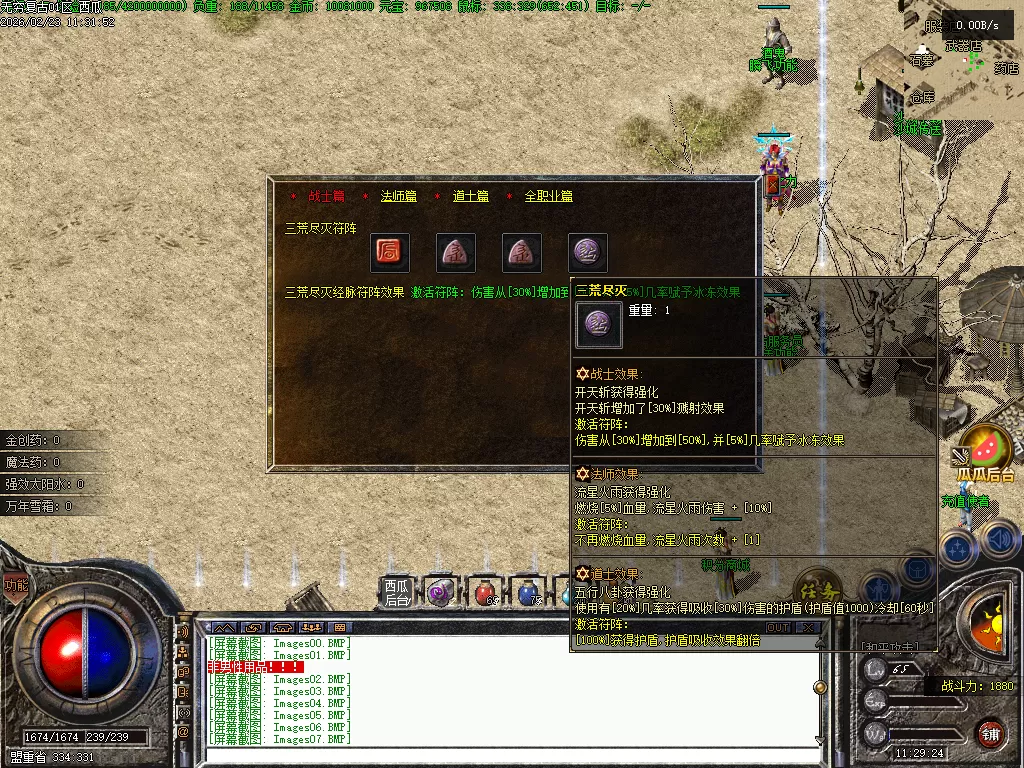
Task: Select the first chat channel tab icon
Action: (222, 628)
